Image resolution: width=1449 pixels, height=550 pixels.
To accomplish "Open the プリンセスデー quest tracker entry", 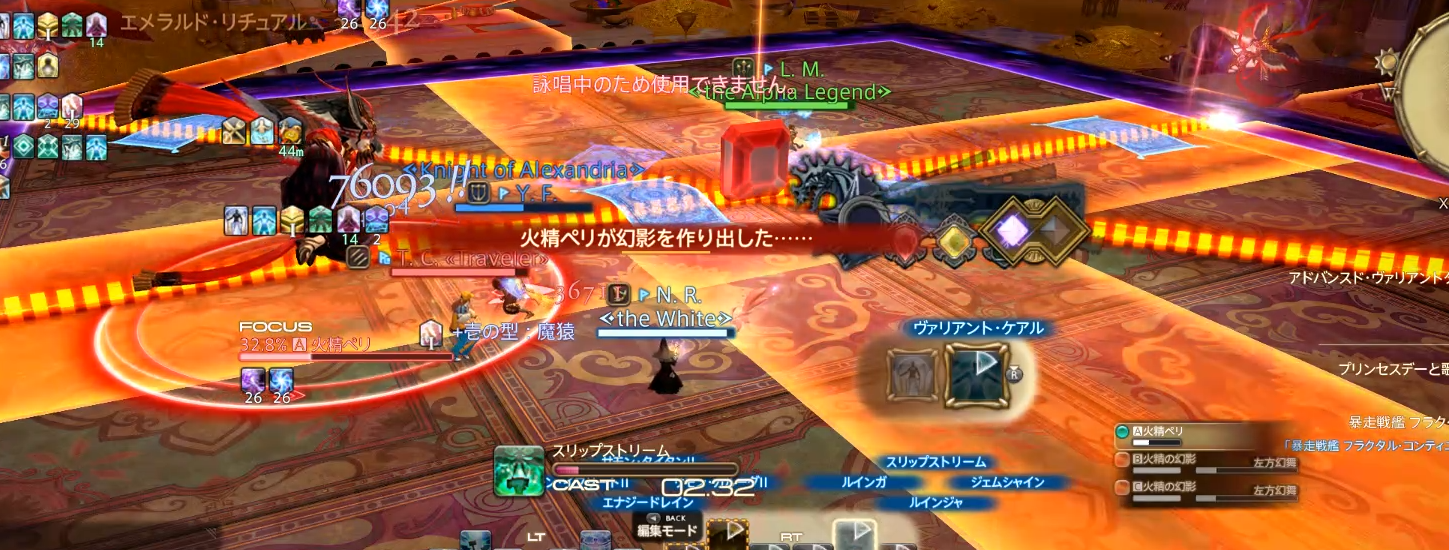I will pos(1395,370).
